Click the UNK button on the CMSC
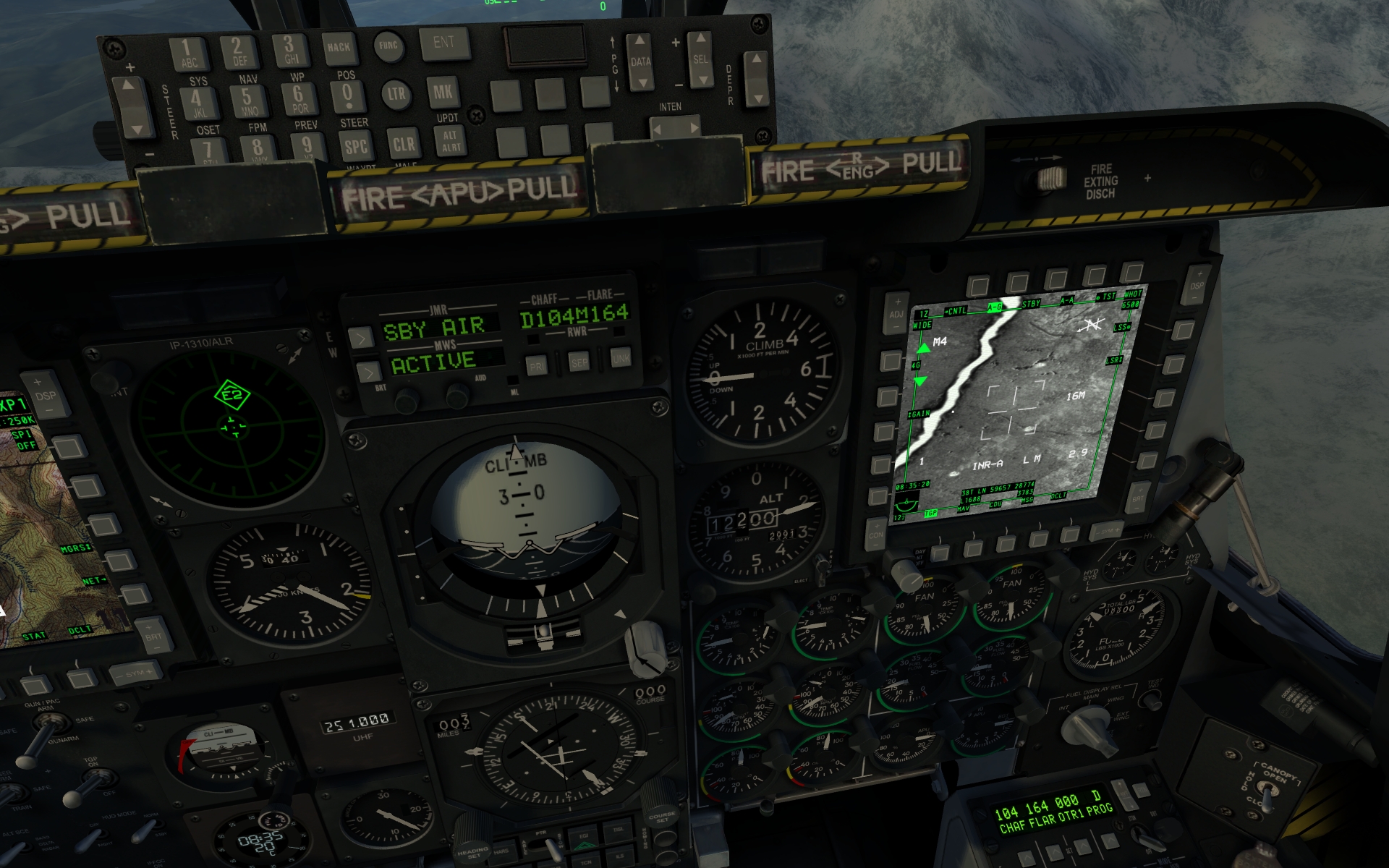Screen dimensions: 1389x868 (x=621, y=359)
